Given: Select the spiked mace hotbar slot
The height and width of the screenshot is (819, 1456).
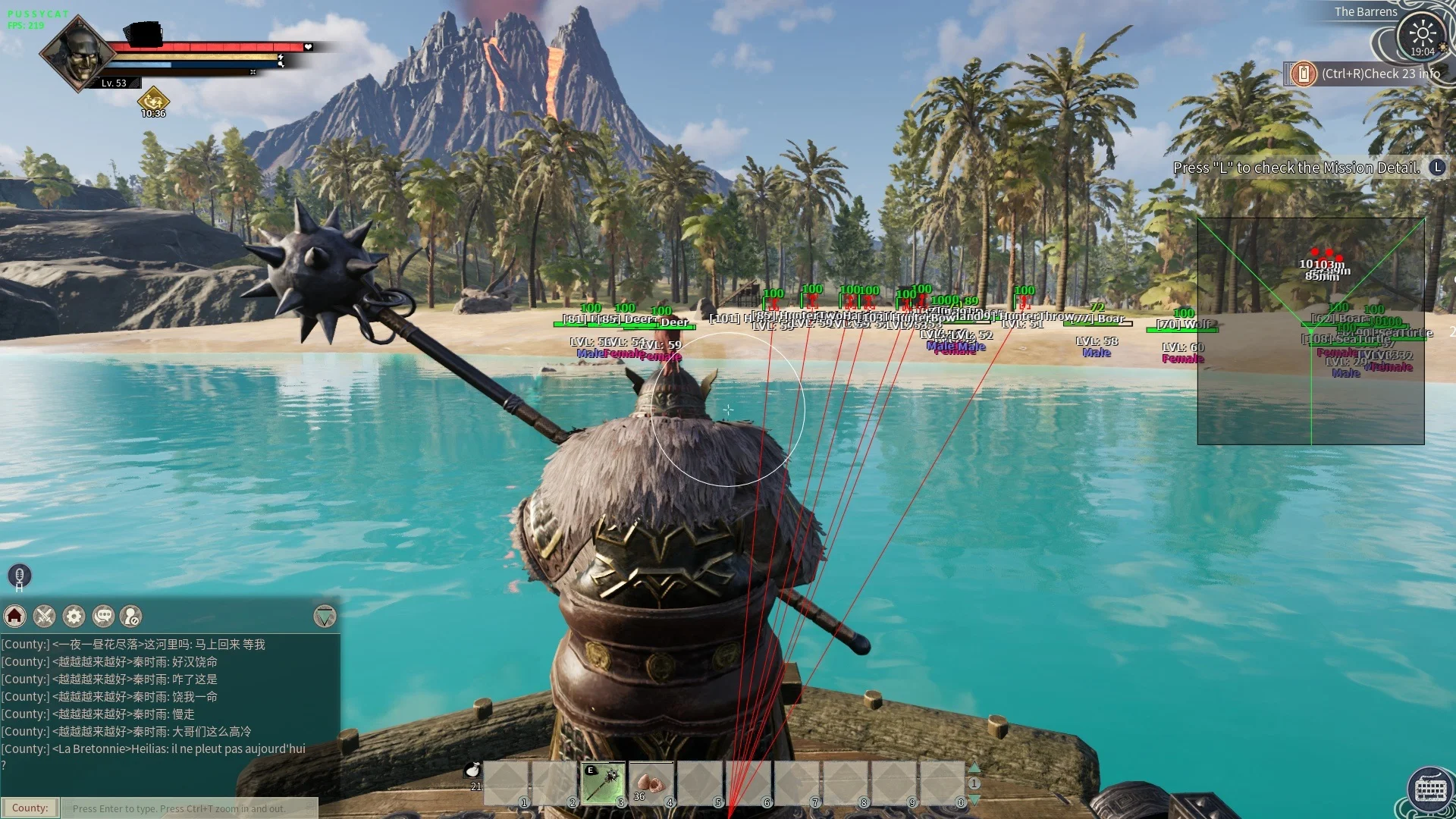Looking at the screenshot, I should (603, 783).
